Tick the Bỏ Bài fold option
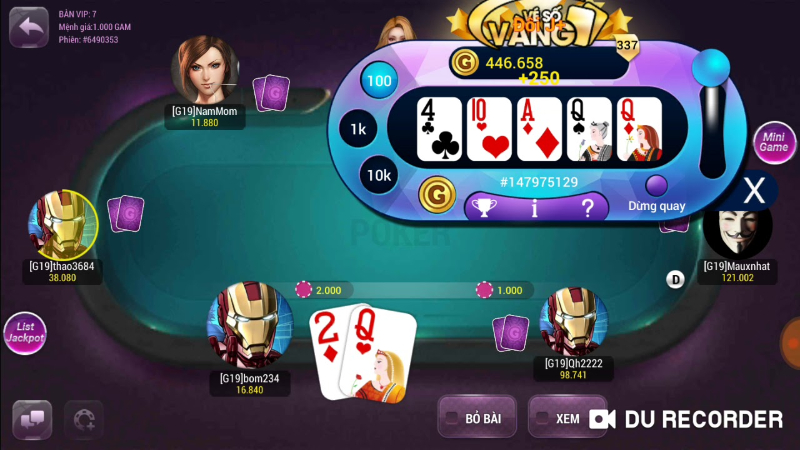The height and width of the screenshot is (450, 800). click(x=452, y=419)
